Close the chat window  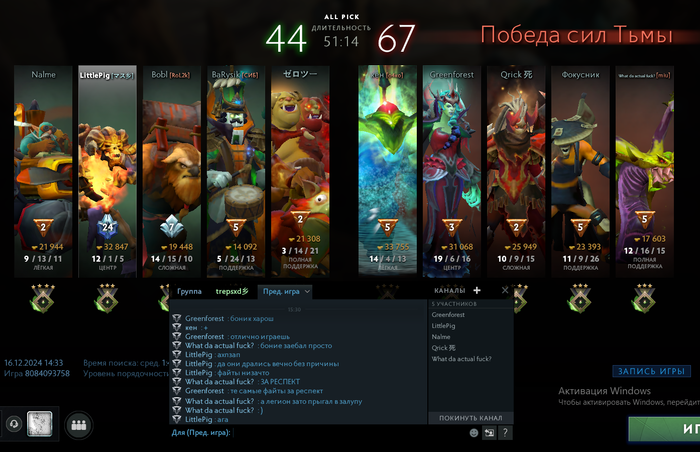[x=505, y=291]
